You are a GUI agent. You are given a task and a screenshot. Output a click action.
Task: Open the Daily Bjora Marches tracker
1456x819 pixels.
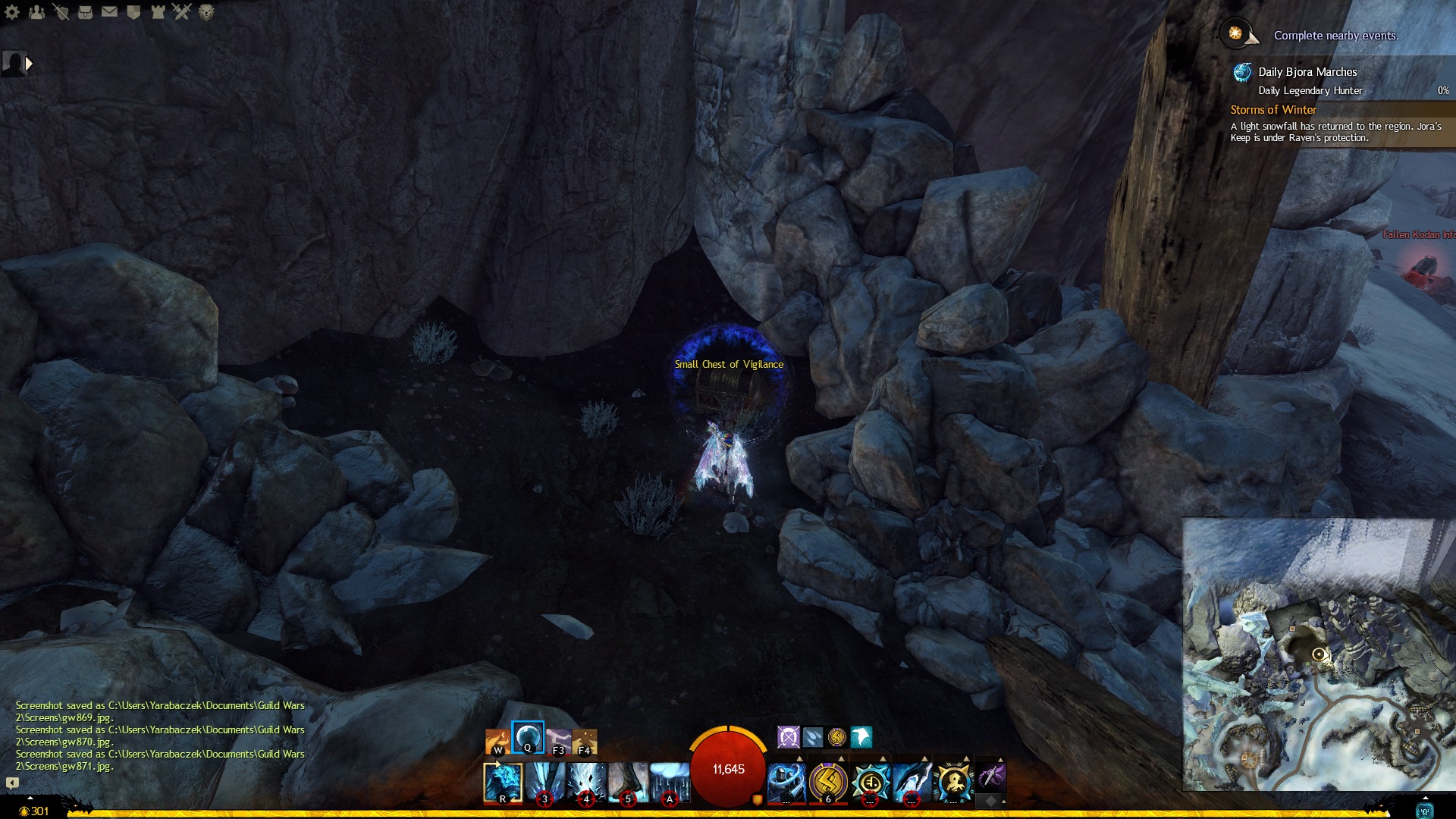1307,72
